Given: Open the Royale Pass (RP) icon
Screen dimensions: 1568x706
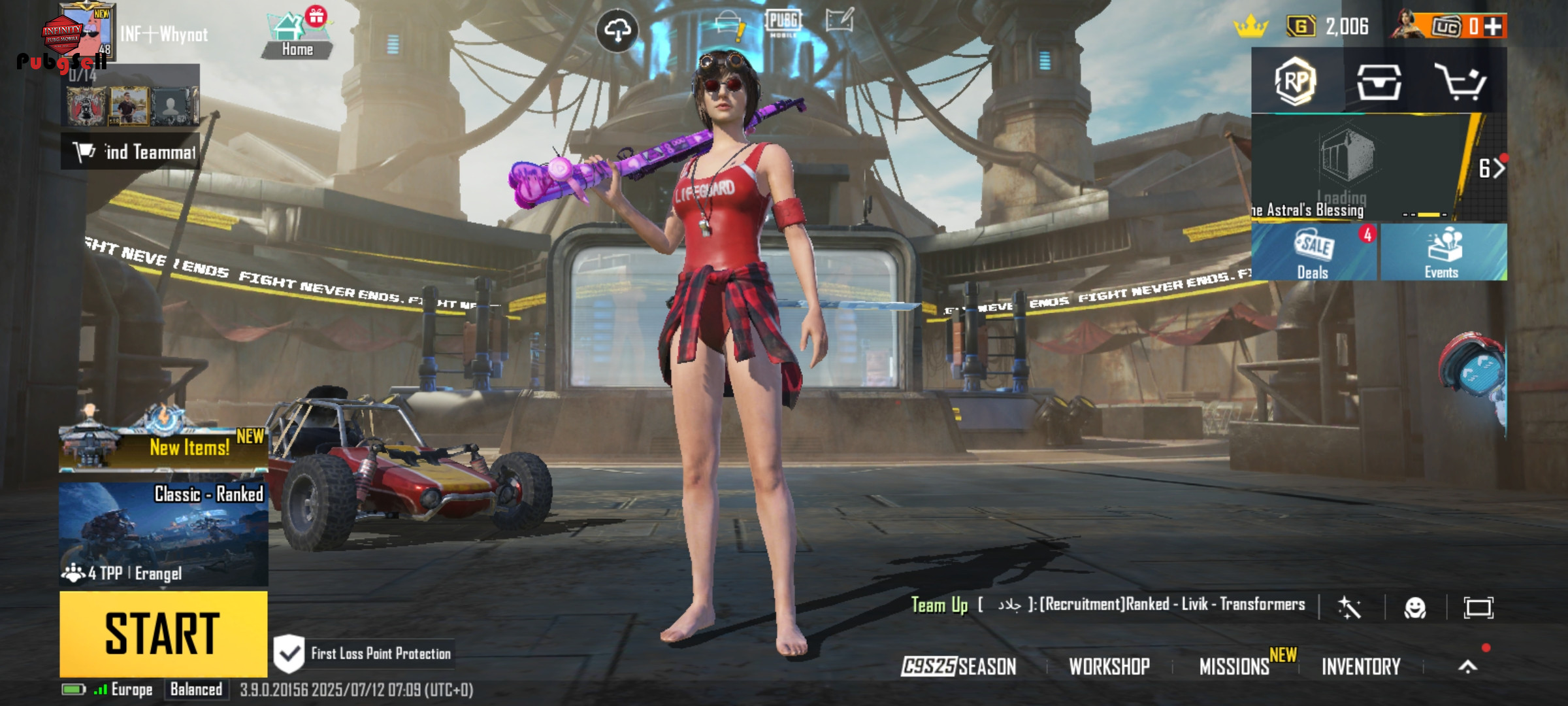Looking at the screenshot, I should [1296, 81].
